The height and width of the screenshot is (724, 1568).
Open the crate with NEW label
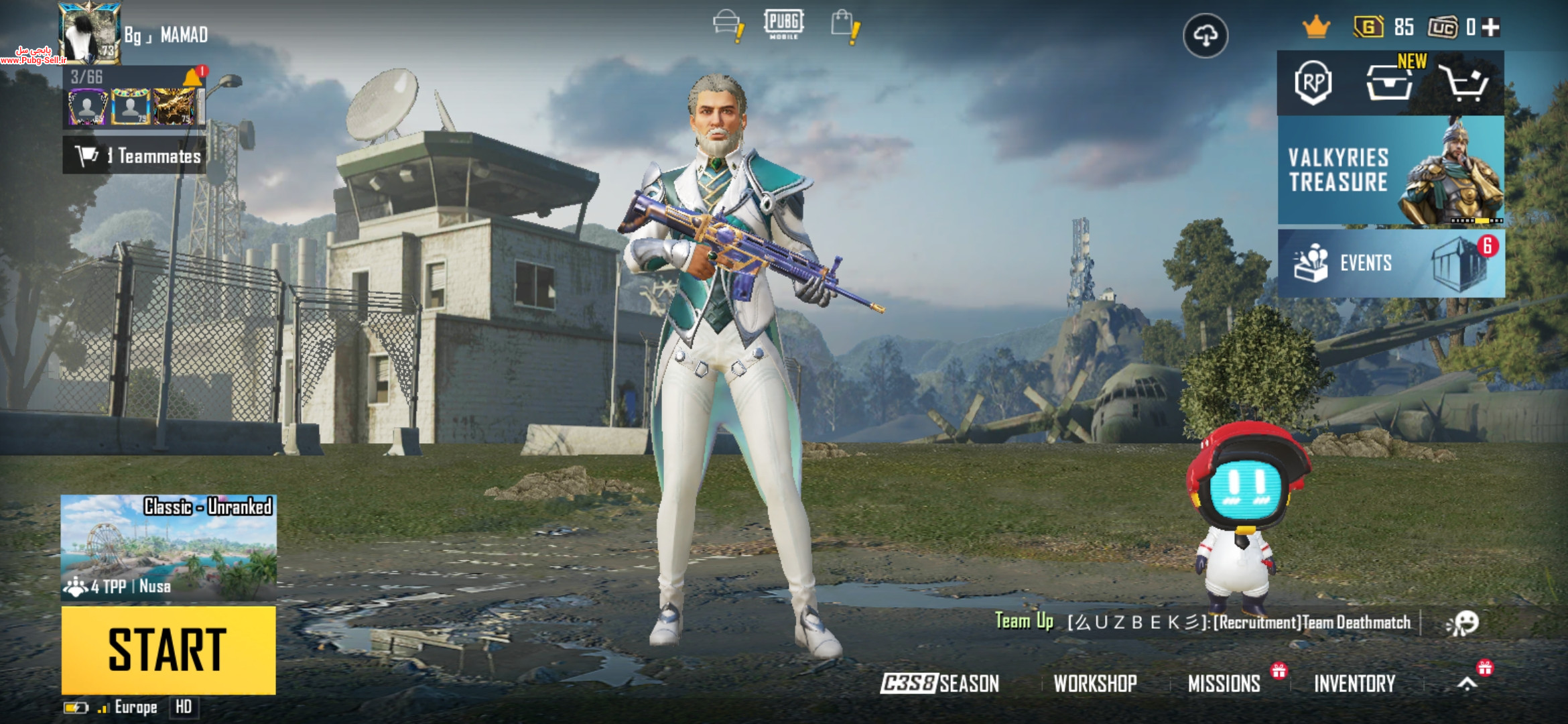point(1389,83)
